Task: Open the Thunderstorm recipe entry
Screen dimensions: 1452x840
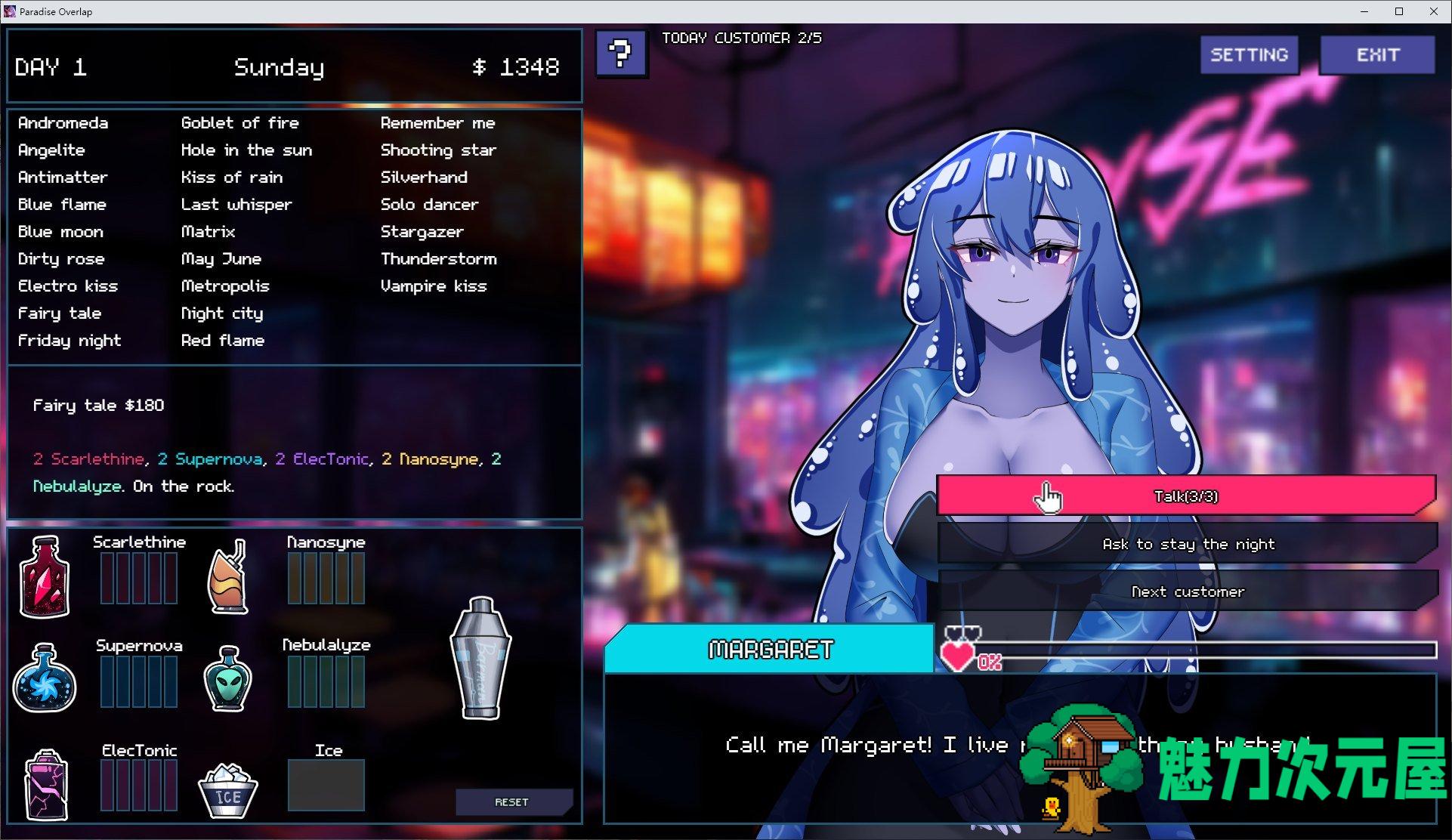Action: pos(439,259)
